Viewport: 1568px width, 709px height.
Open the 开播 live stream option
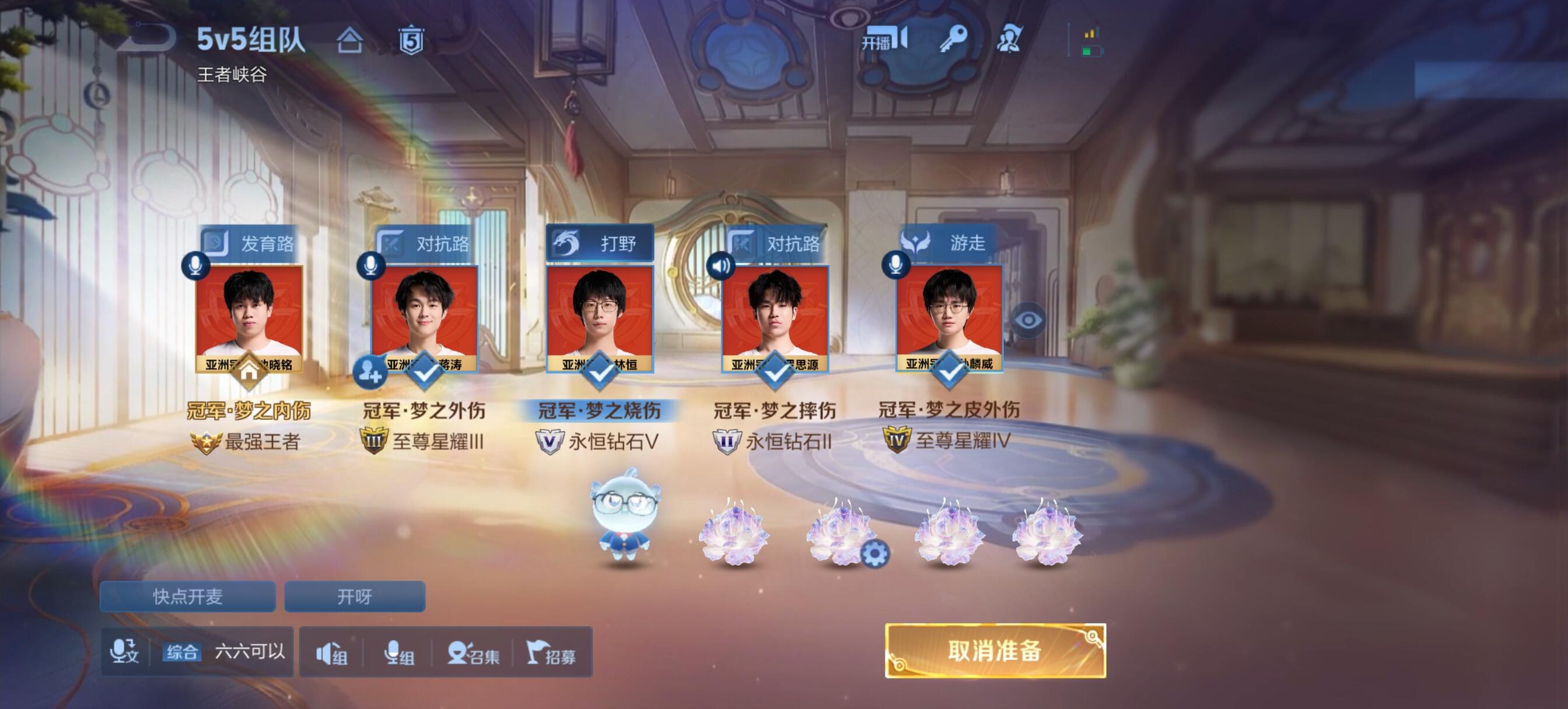(884, 40)
